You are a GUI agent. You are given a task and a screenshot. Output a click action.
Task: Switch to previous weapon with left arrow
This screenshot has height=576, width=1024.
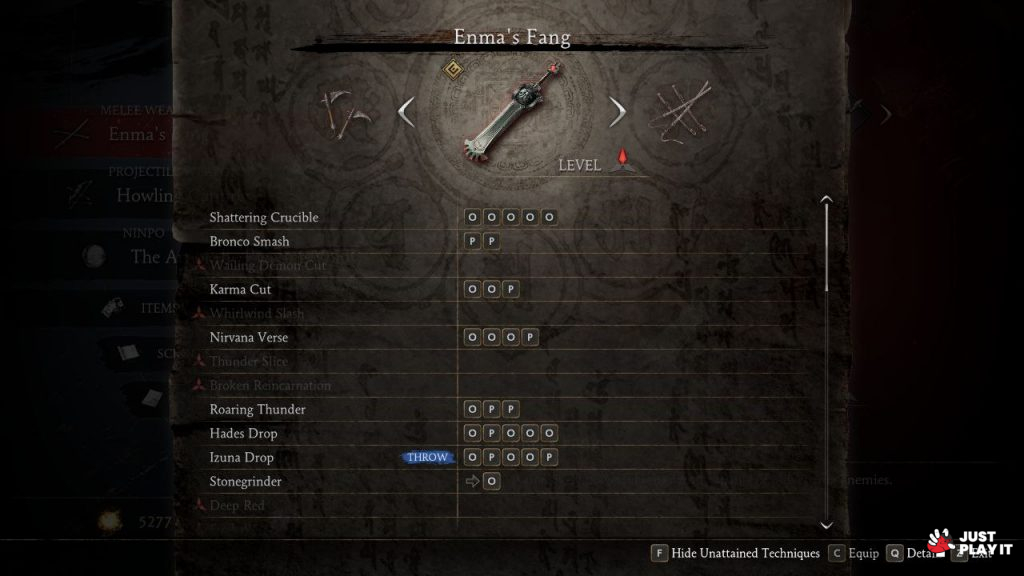[406, 112]
